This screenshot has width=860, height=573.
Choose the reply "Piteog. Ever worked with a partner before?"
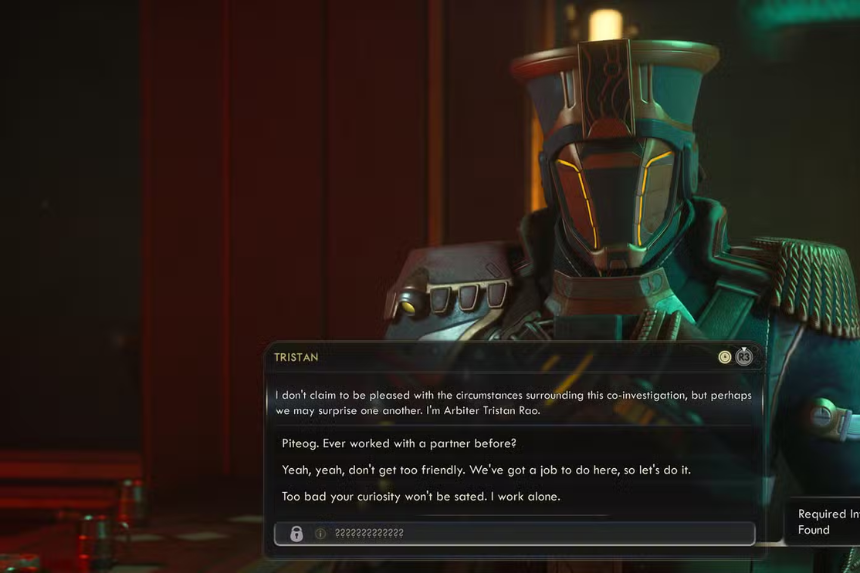(x=399, y=443)
